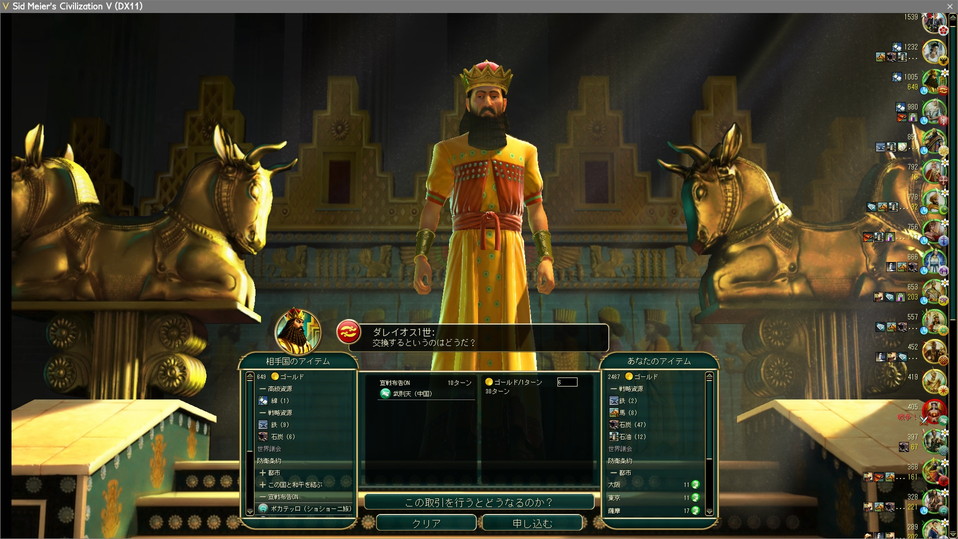Screen dimensions: 958x539
Task: Expand この国と和平を結ぶ peace option
Action: coord(300,484)
